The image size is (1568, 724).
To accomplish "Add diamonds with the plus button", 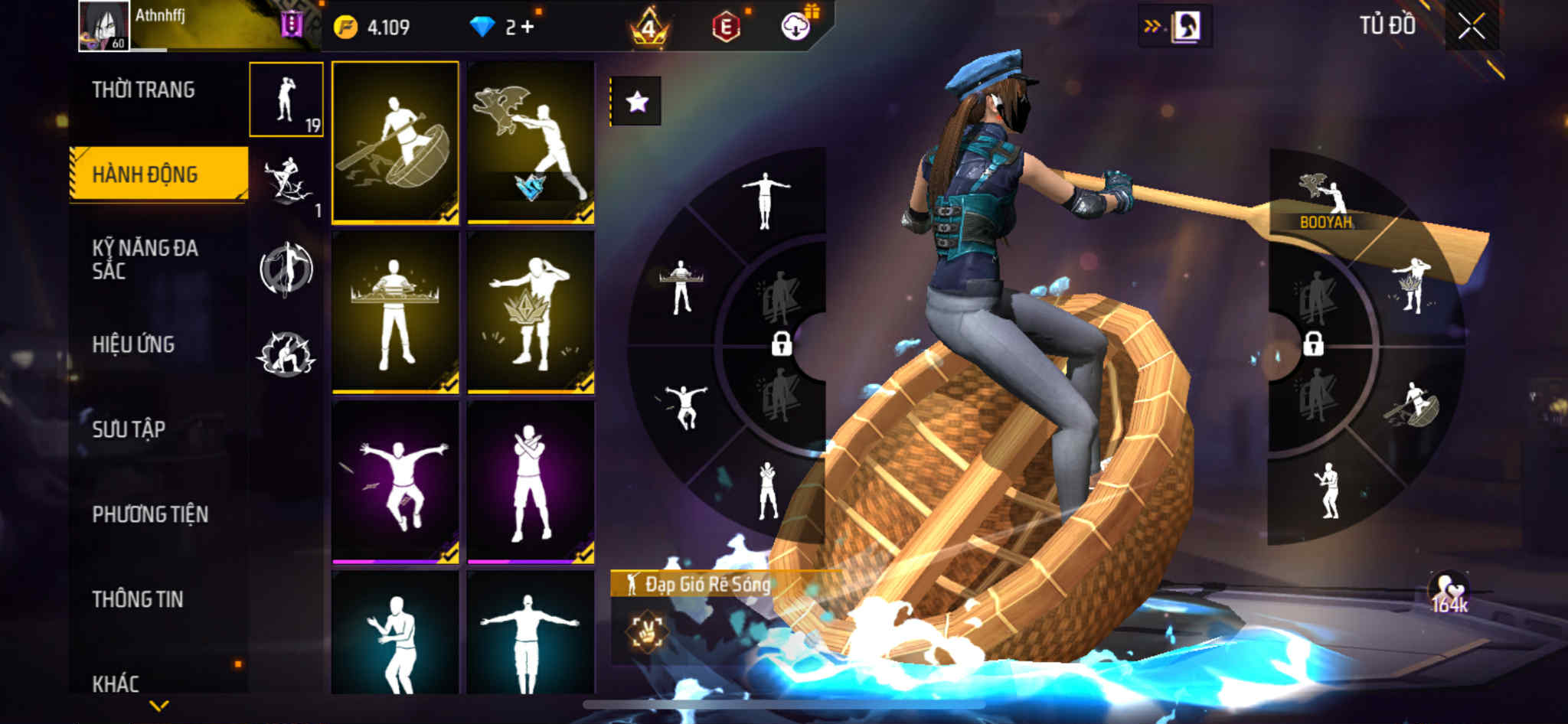I will tap(528, 28).
